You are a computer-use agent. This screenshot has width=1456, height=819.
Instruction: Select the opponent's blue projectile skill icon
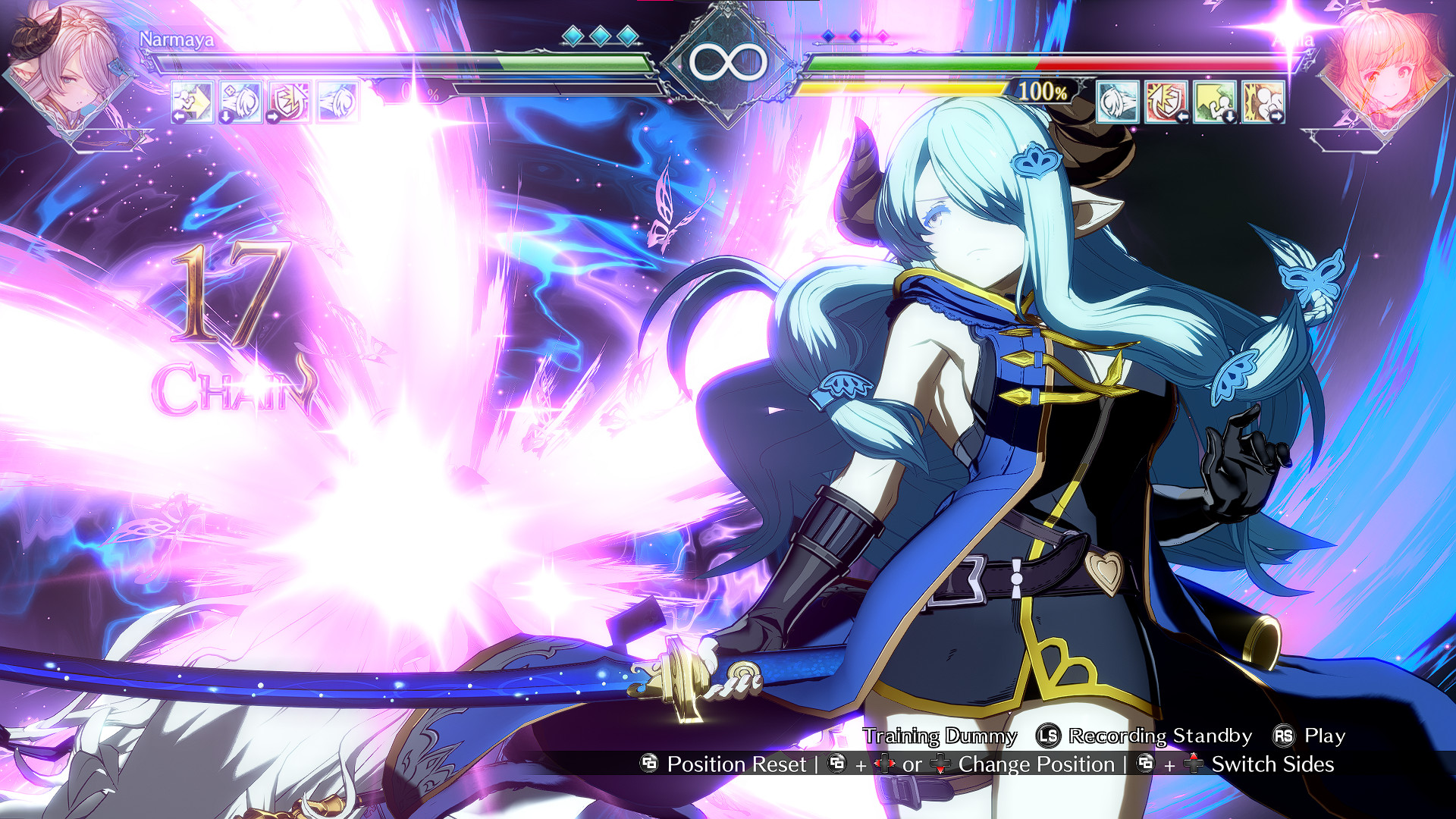[x=1117, y=102]
